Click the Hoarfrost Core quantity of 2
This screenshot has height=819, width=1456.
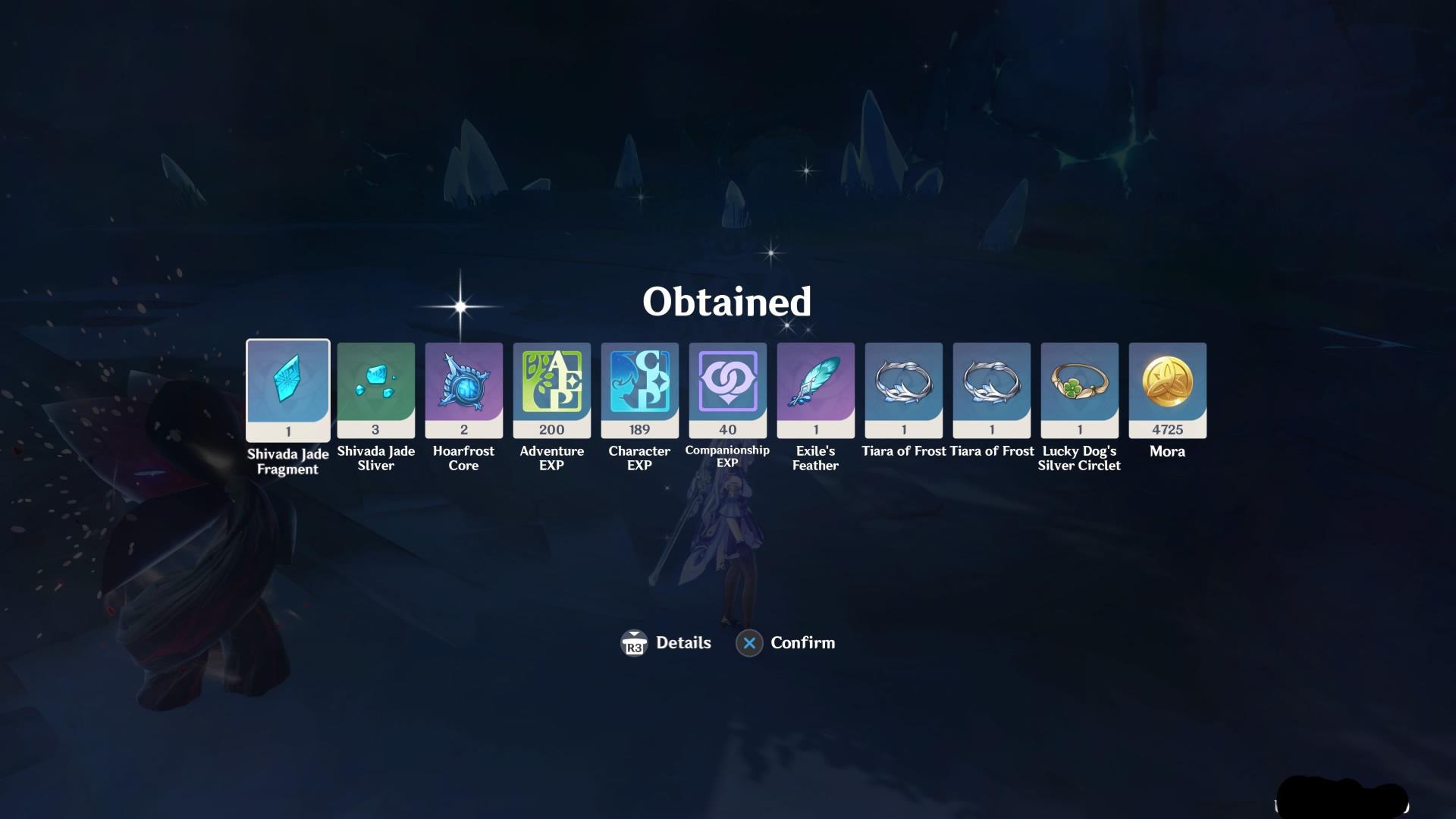pos(464,429)
